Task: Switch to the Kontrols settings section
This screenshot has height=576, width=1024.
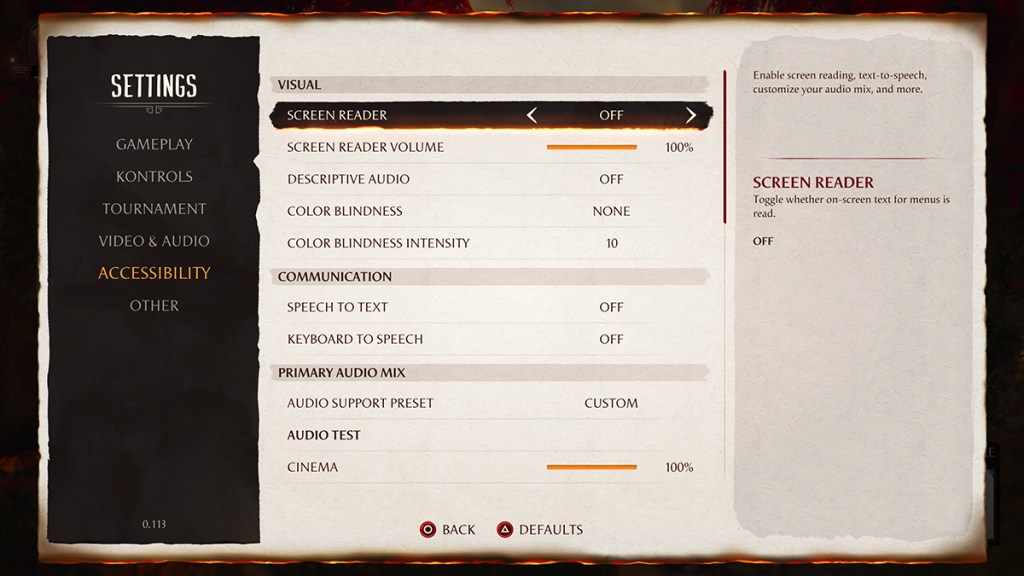Action: (154, 176)
